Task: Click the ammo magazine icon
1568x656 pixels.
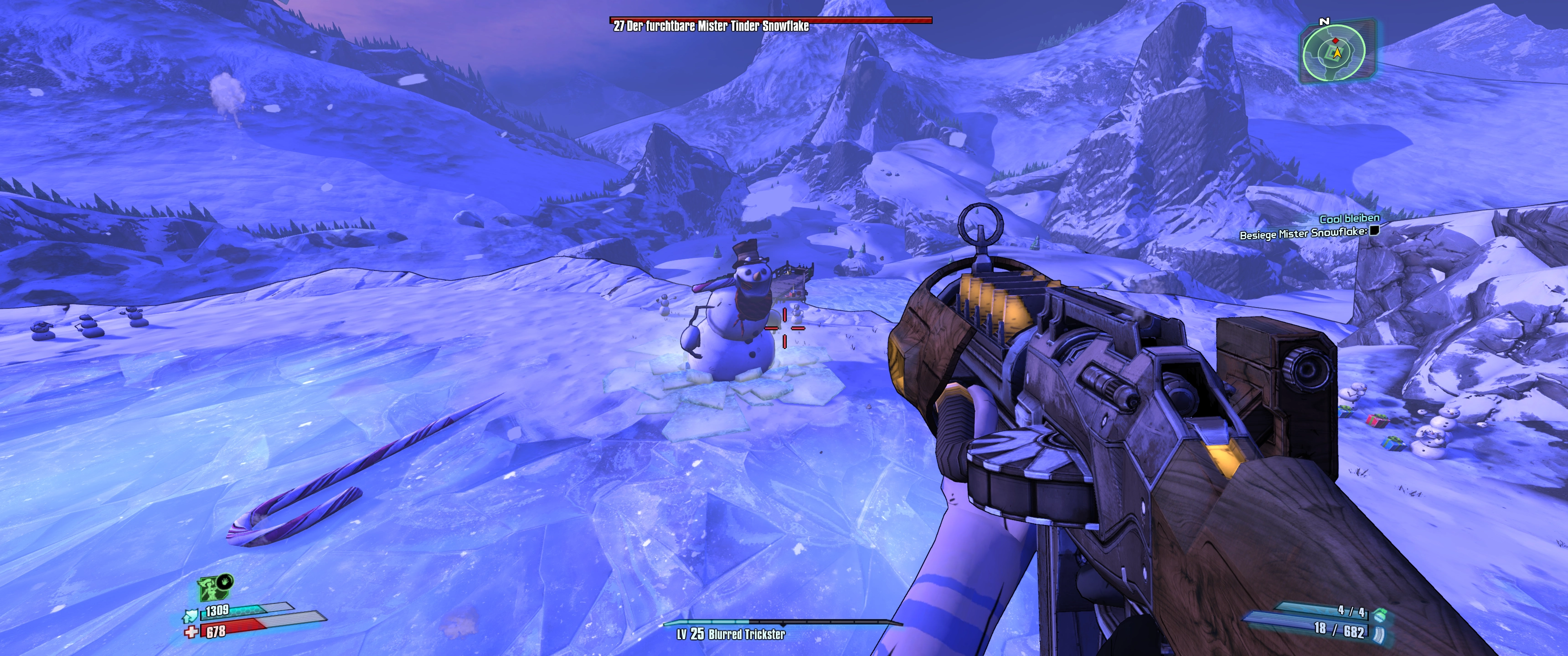Action: click(1379, 635)
